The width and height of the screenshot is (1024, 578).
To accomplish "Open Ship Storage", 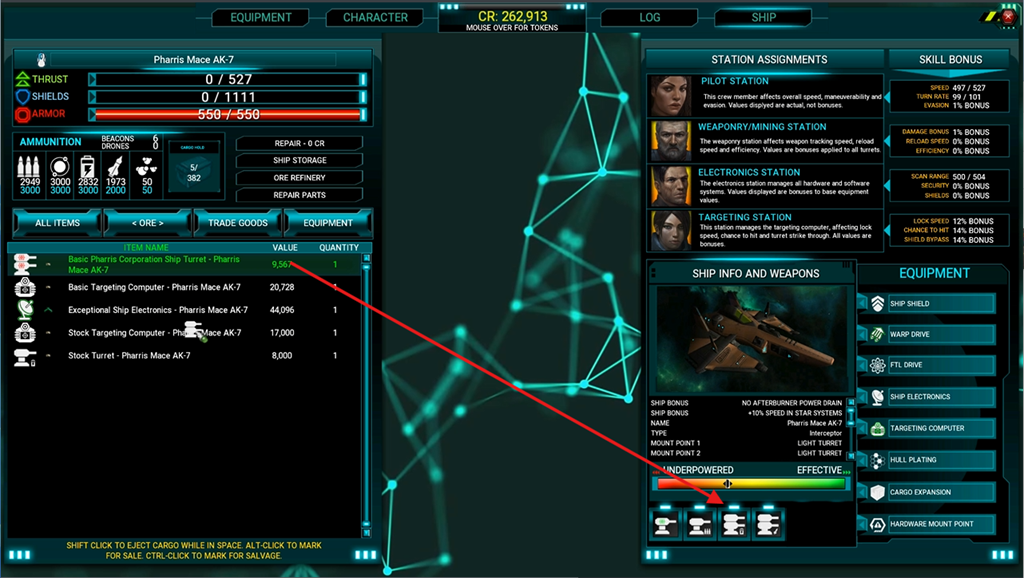I will (x=300, y=160).
